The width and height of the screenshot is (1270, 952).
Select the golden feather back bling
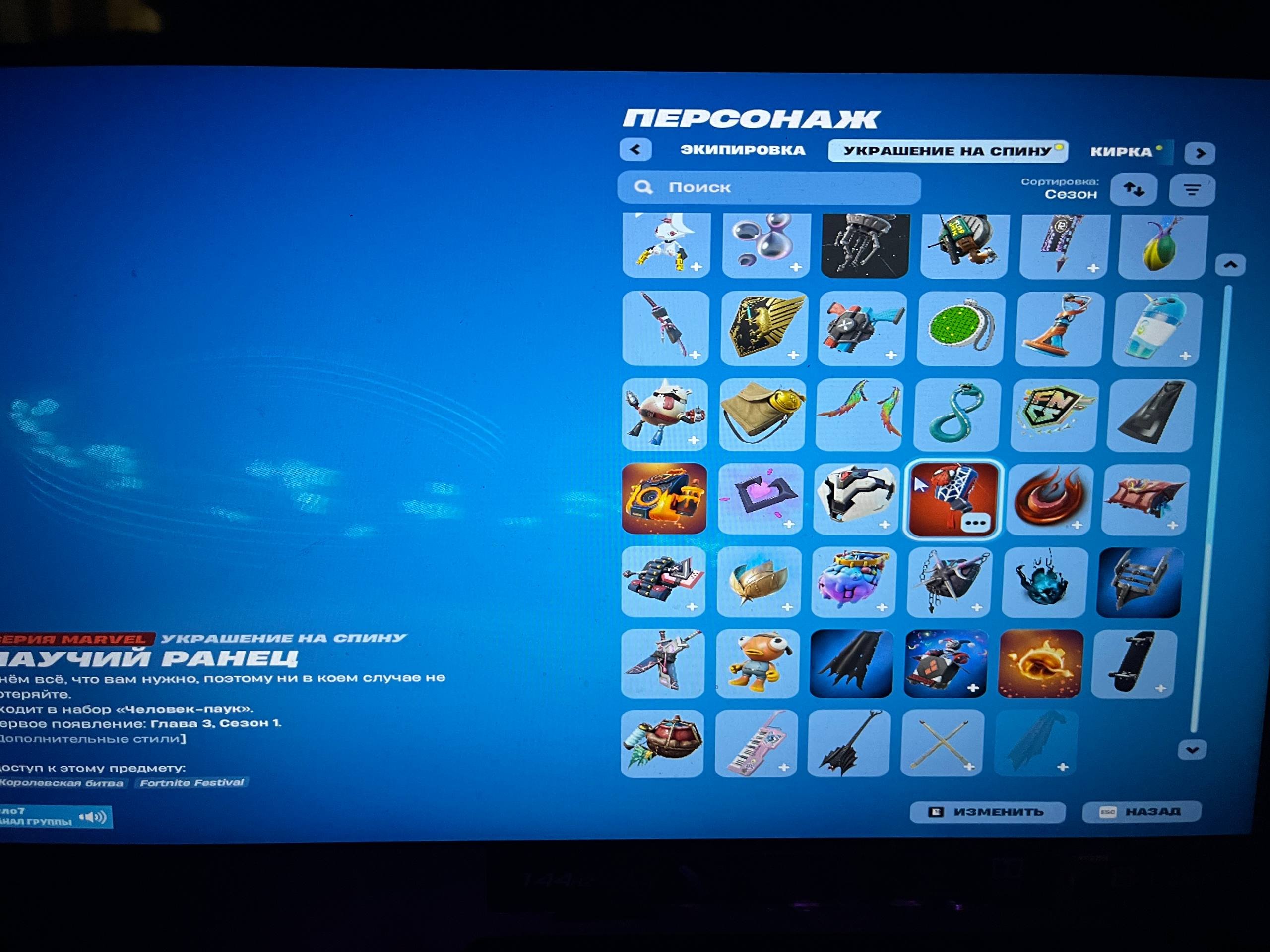point(758,581)
